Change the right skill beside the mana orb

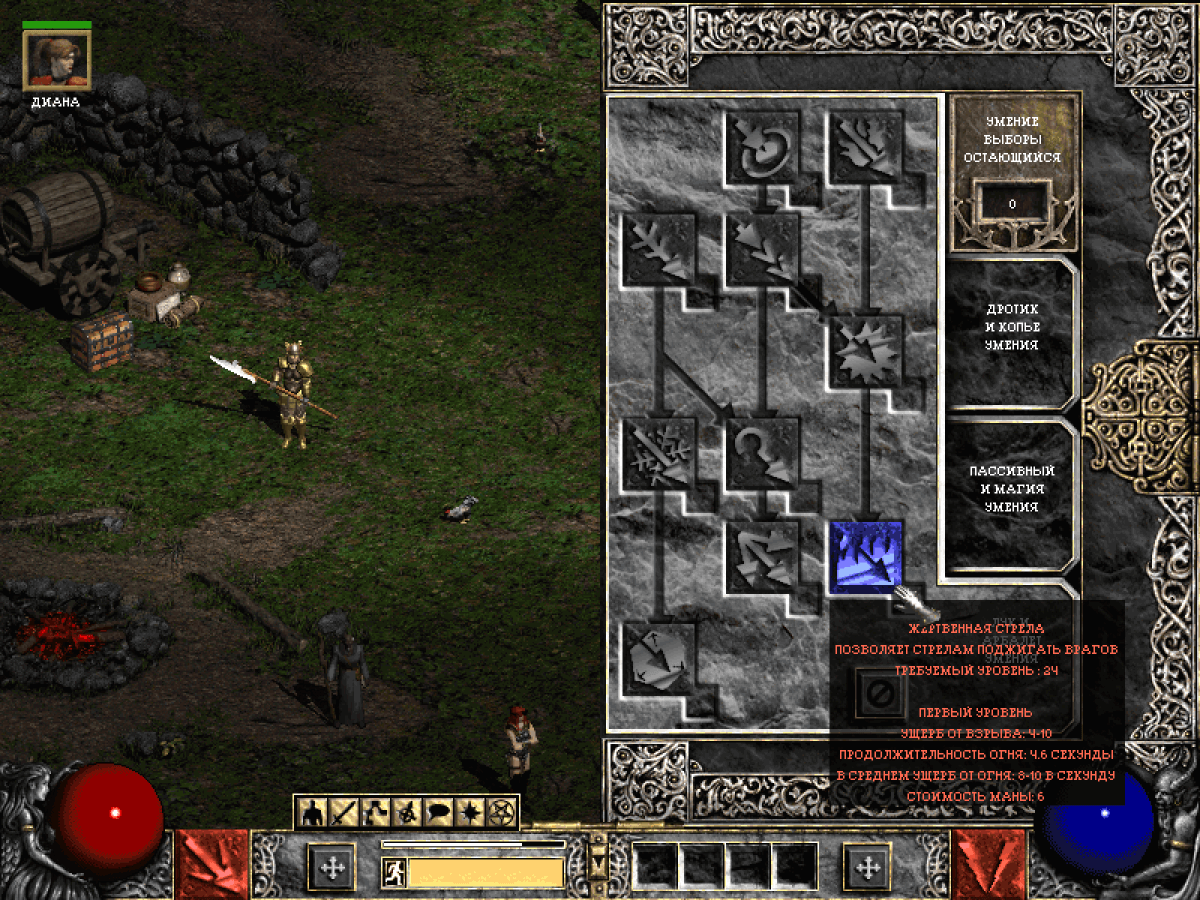(989, 864)
